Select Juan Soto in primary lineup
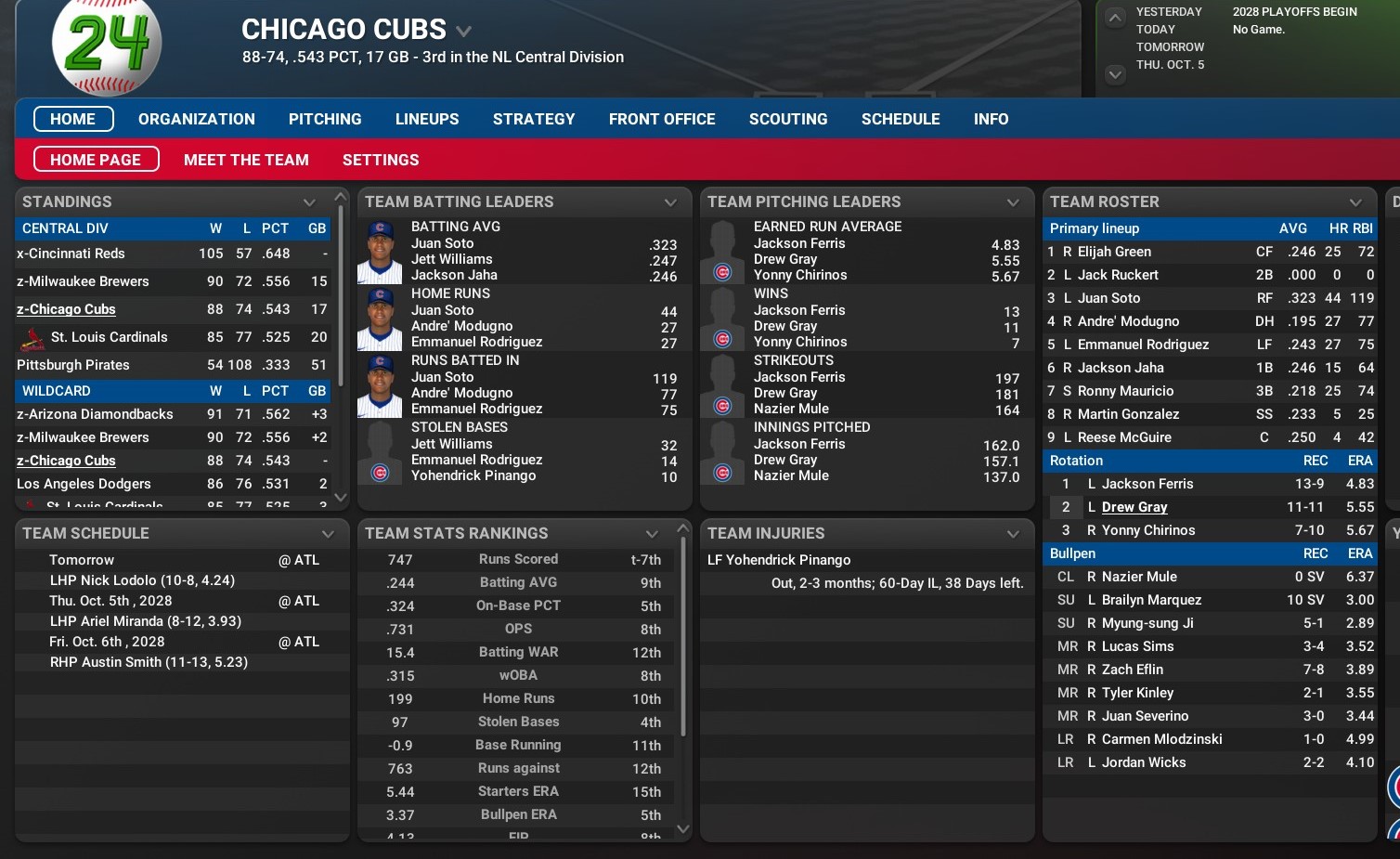Image resolution: width=1400 pixels, height=859 pixels. [x=1108, y=298]
